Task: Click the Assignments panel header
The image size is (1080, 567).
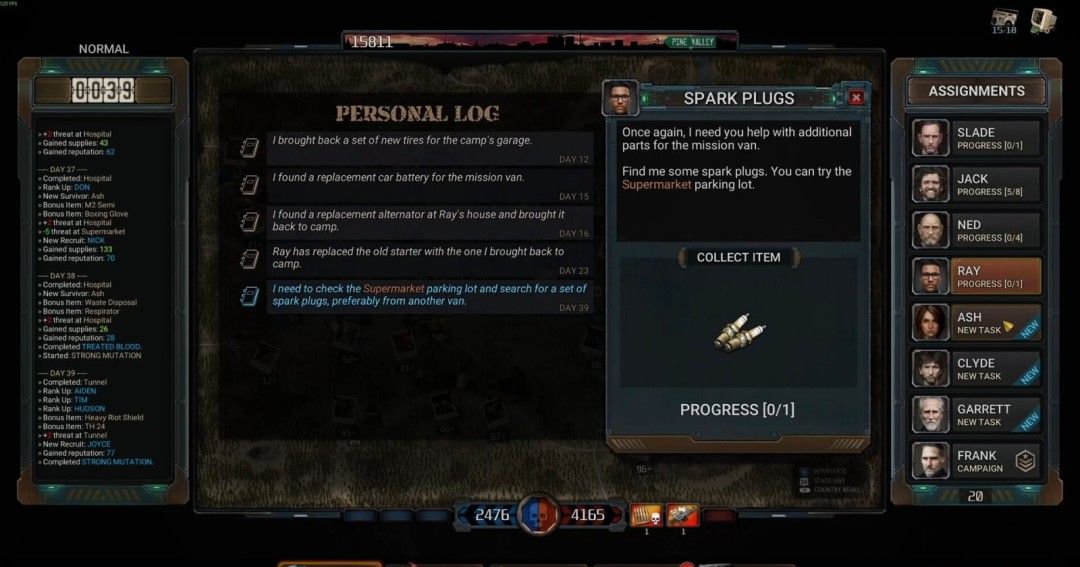Action: click(976, 91)
